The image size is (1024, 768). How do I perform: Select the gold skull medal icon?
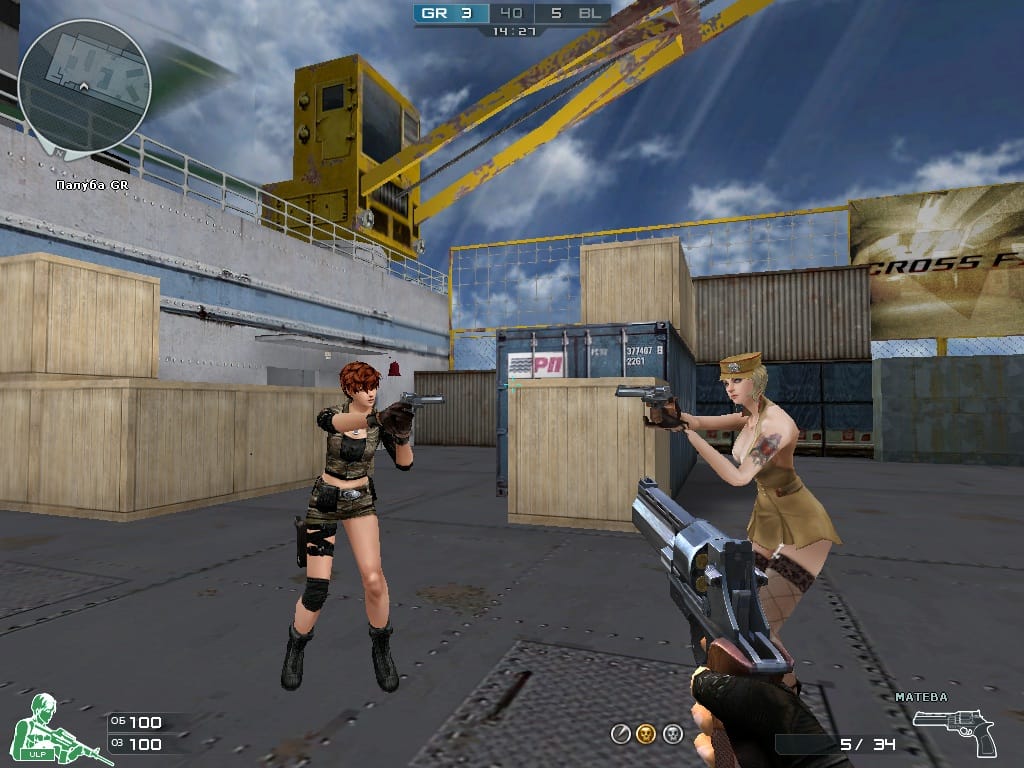[646, 734]
